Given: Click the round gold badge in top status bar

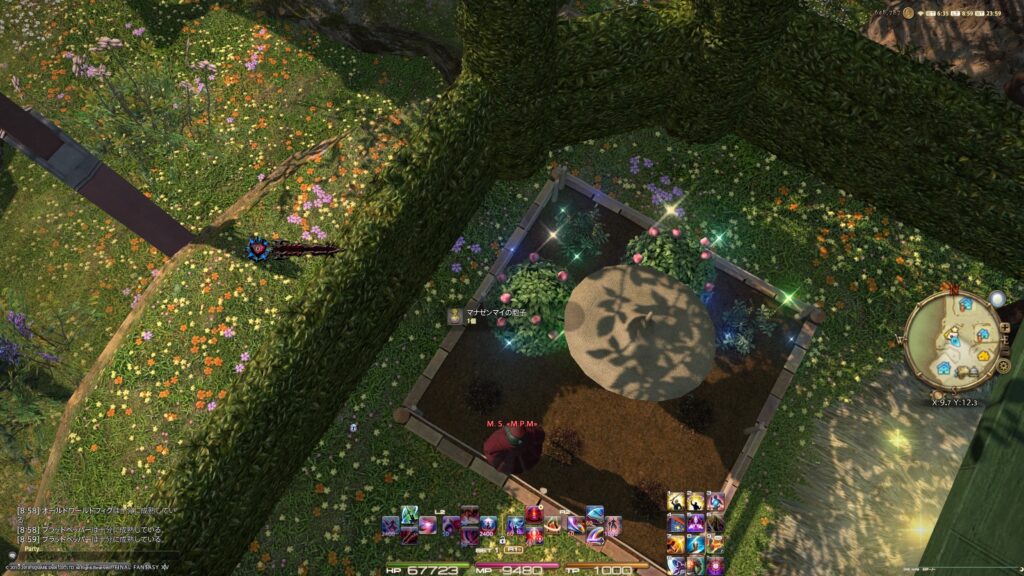Looking at the screenshot, I should (908, 12).
